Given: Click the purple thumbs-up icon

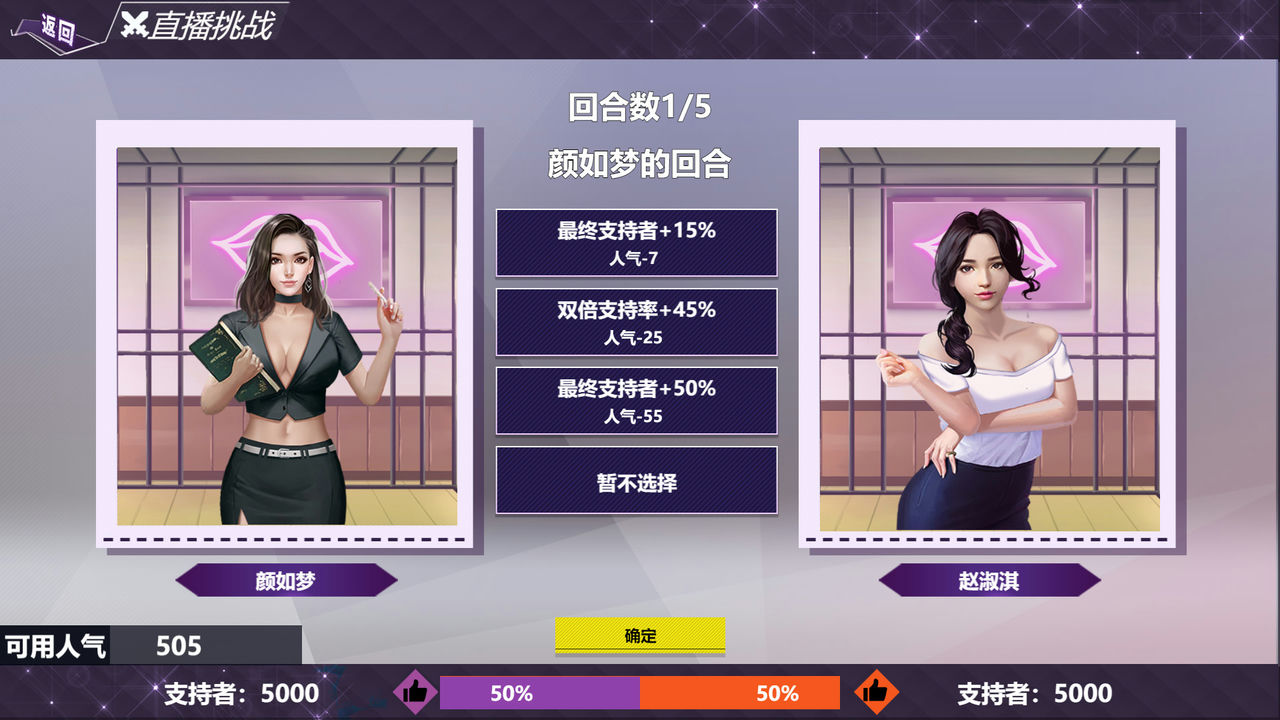Looking at the screenshot, I should pyautogui.click(x=415, y=691).
